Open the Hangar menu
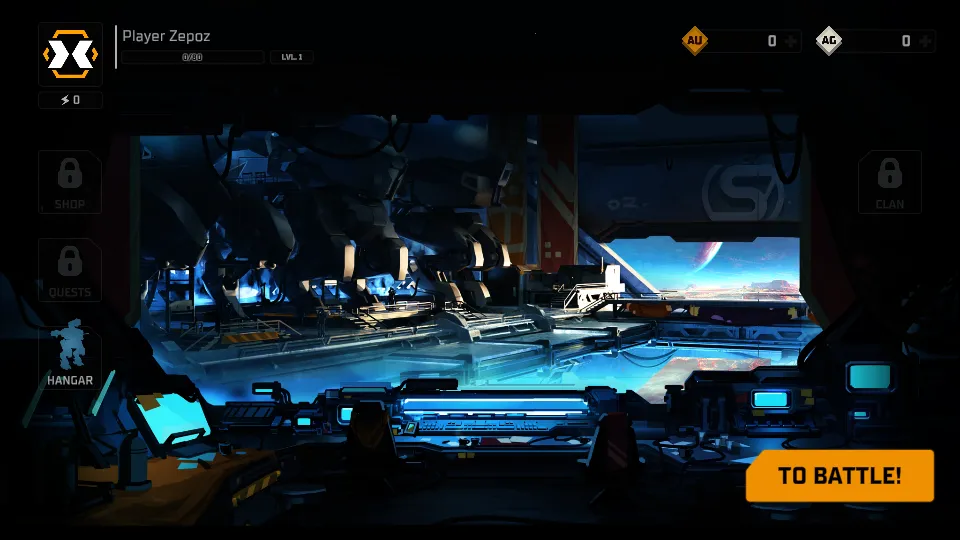960x540 pixels. (x=70, y=356)
